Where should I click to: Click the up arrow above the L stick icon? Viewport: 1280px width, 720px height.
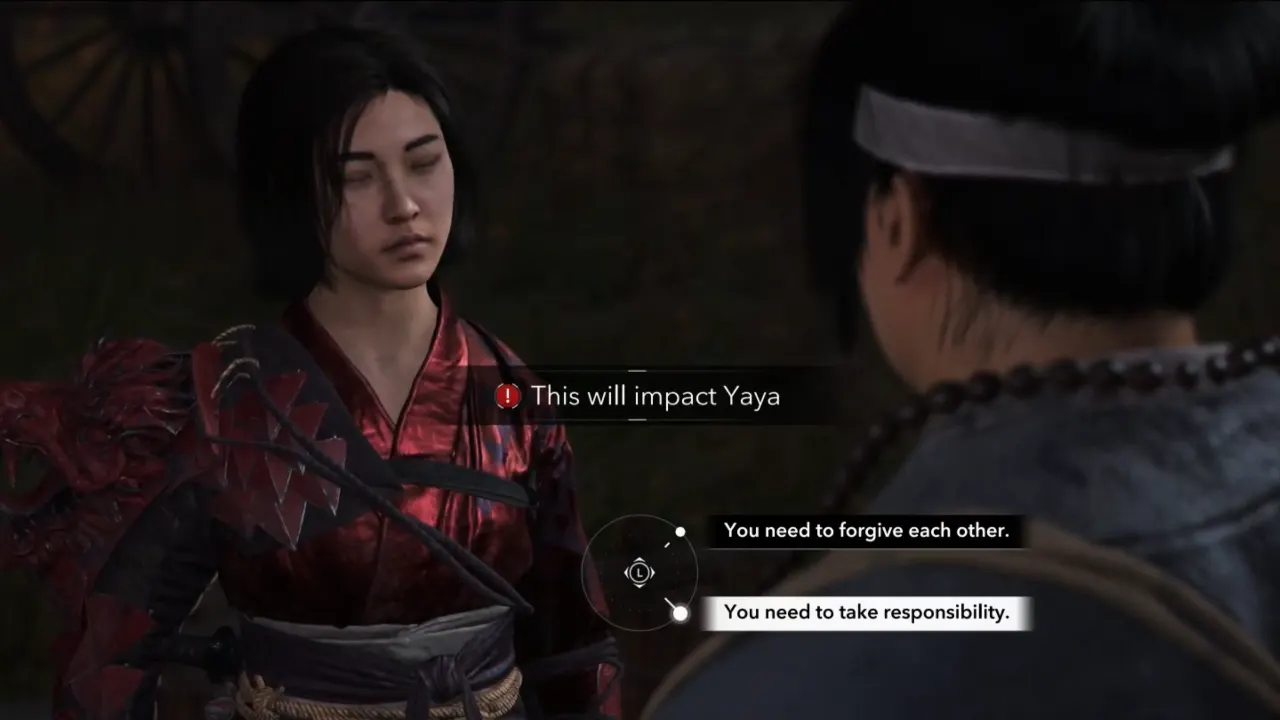[640, 560]
